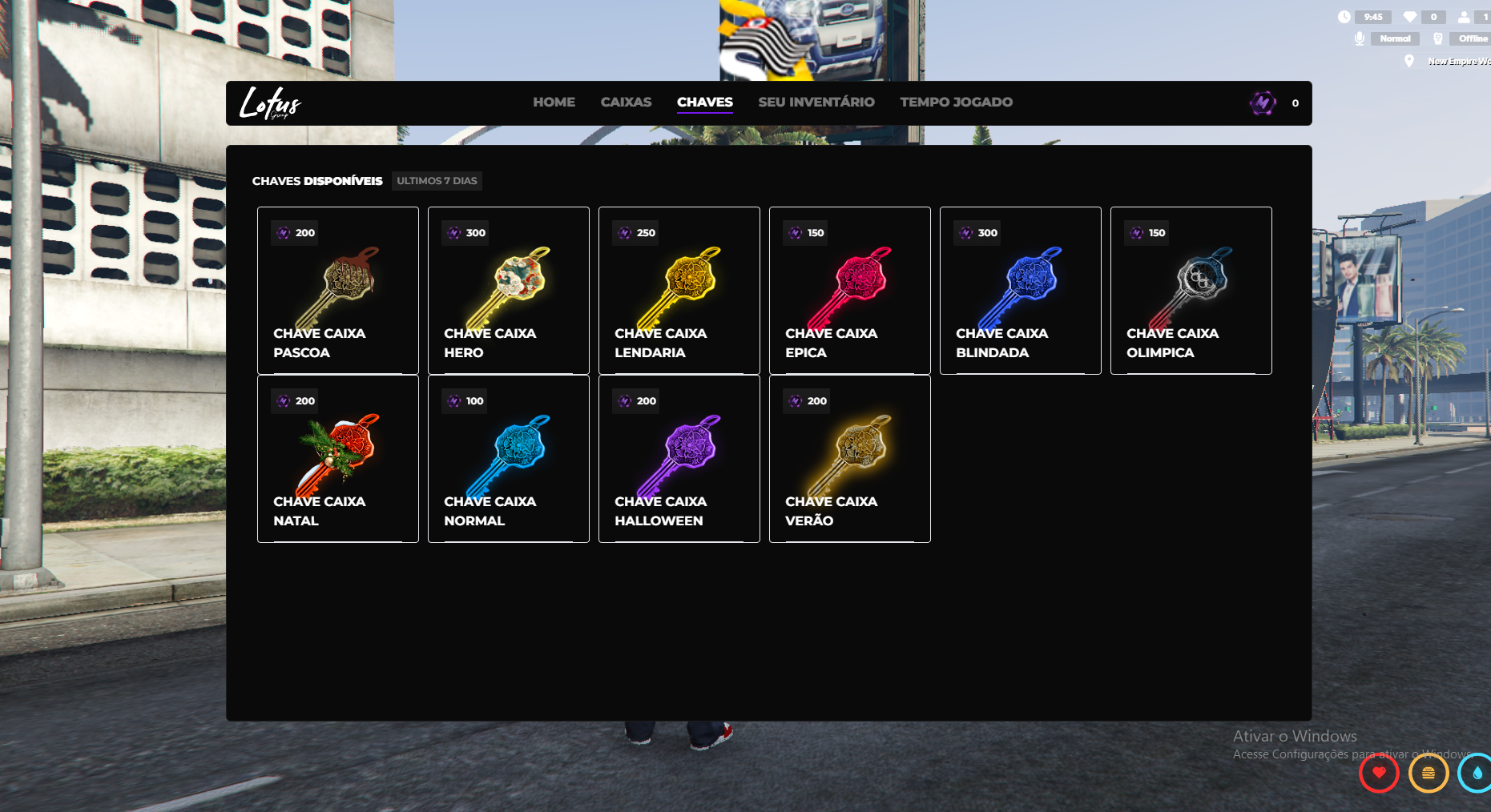Image resolution: width=1491 pixels, height=812 pixels.
Task: Open the Home tab
Action: pyautogui.click(x=554, y=103)
